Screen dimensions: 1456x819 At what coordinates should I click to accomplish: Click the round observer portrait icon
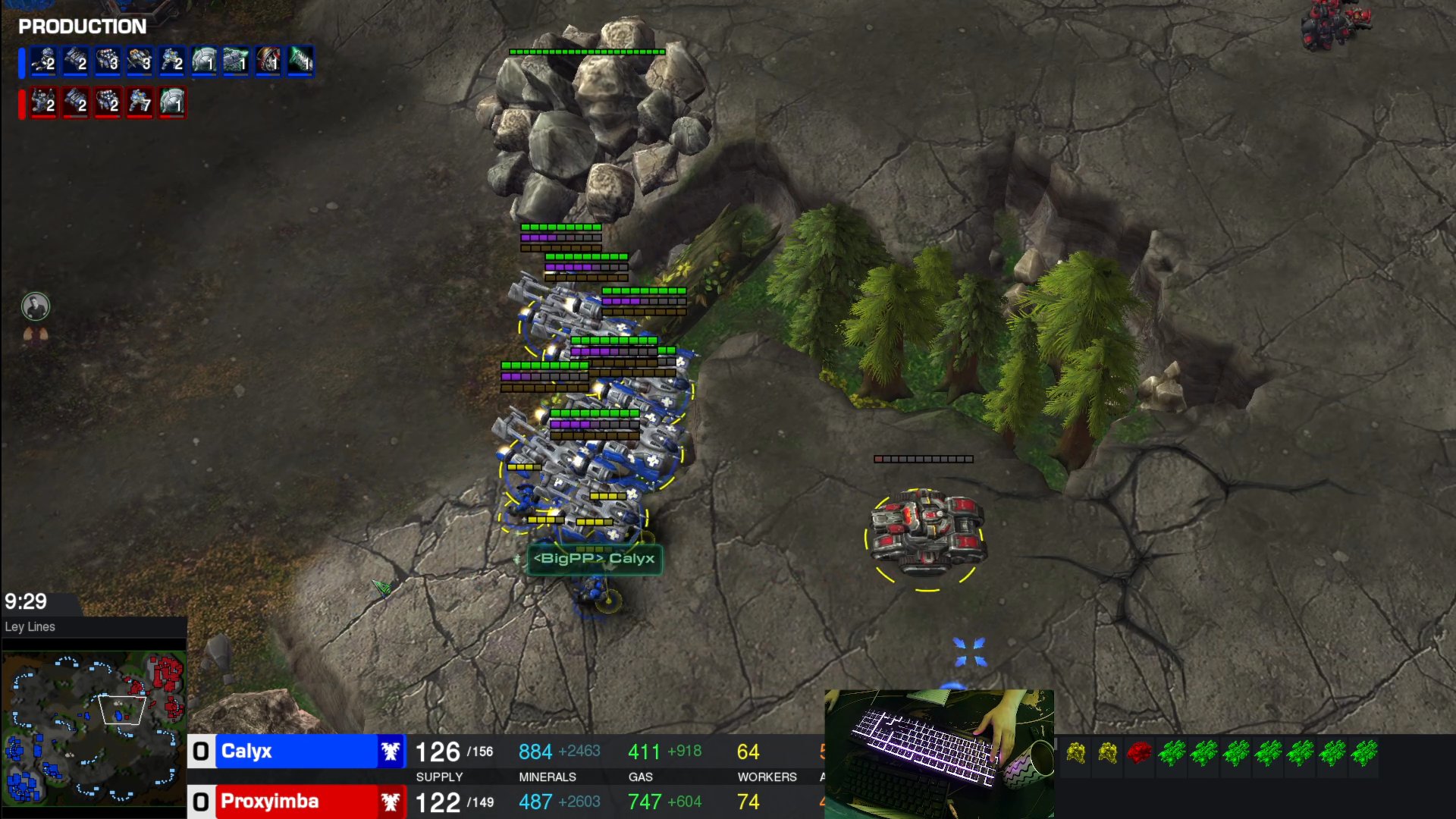[x=36, y=306]
